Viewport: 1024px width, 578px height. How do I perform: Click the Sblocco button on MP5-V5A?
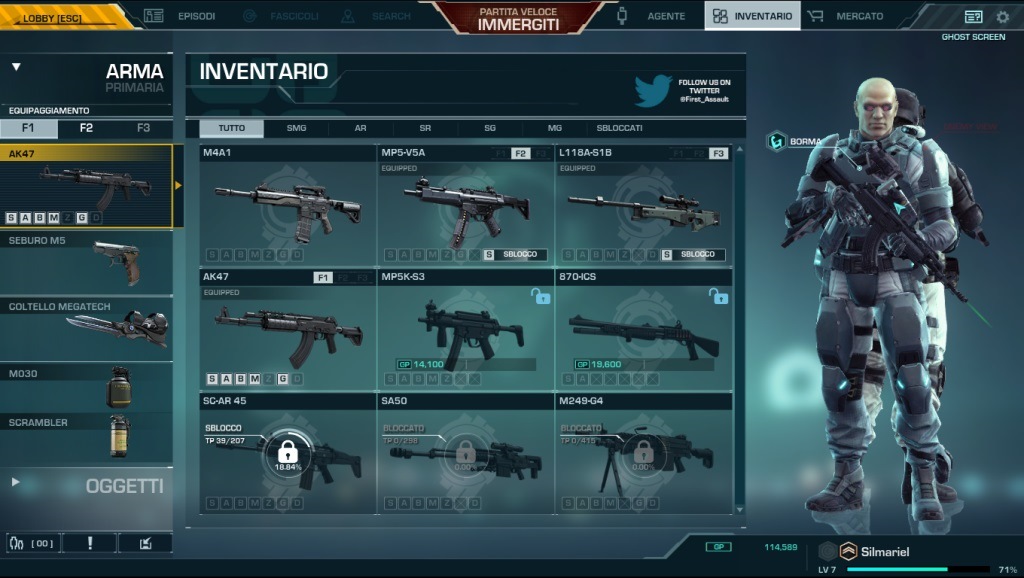coord(514,255)
